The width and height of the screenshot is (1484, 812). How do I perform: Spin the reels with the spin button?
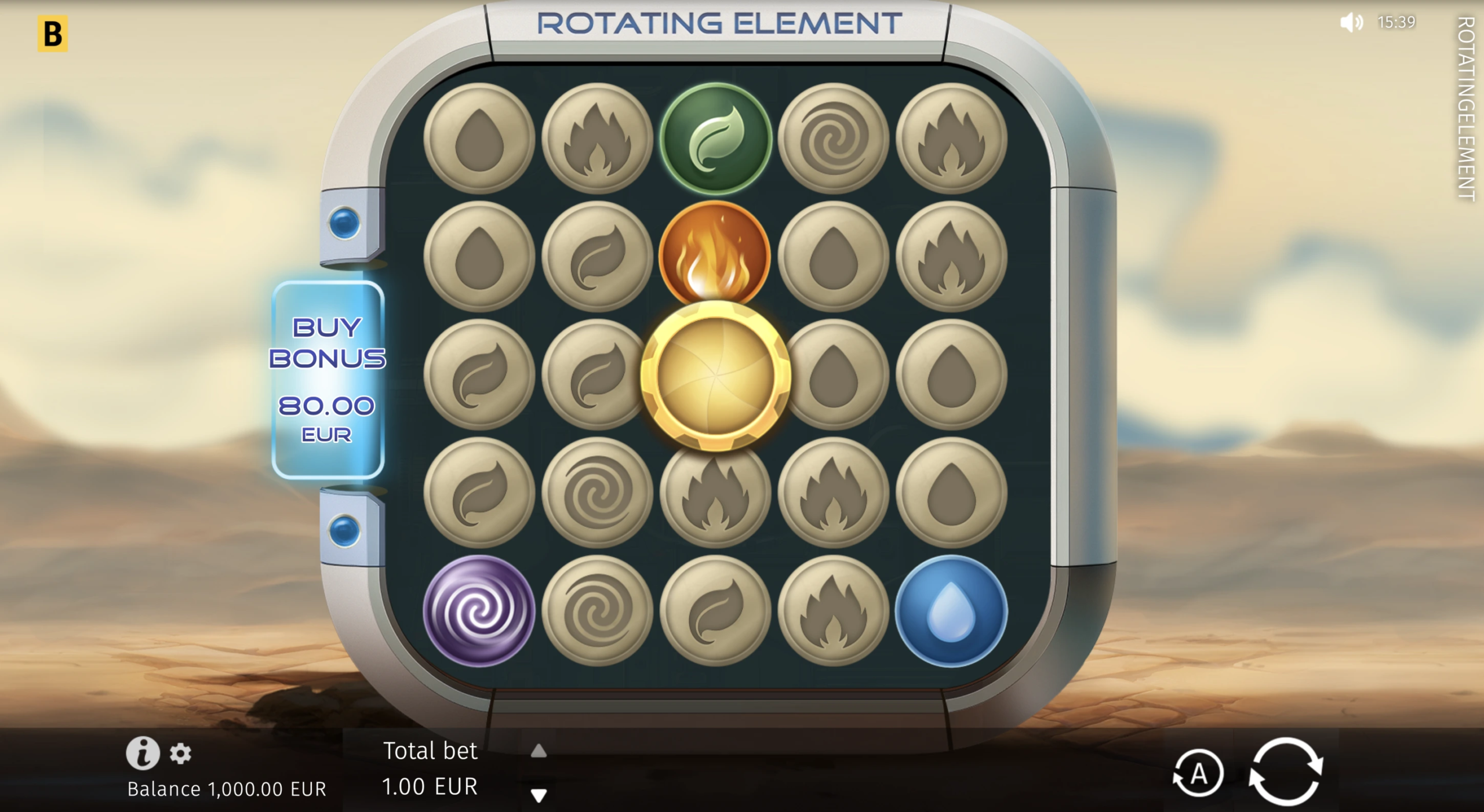tap(1286, 771)
